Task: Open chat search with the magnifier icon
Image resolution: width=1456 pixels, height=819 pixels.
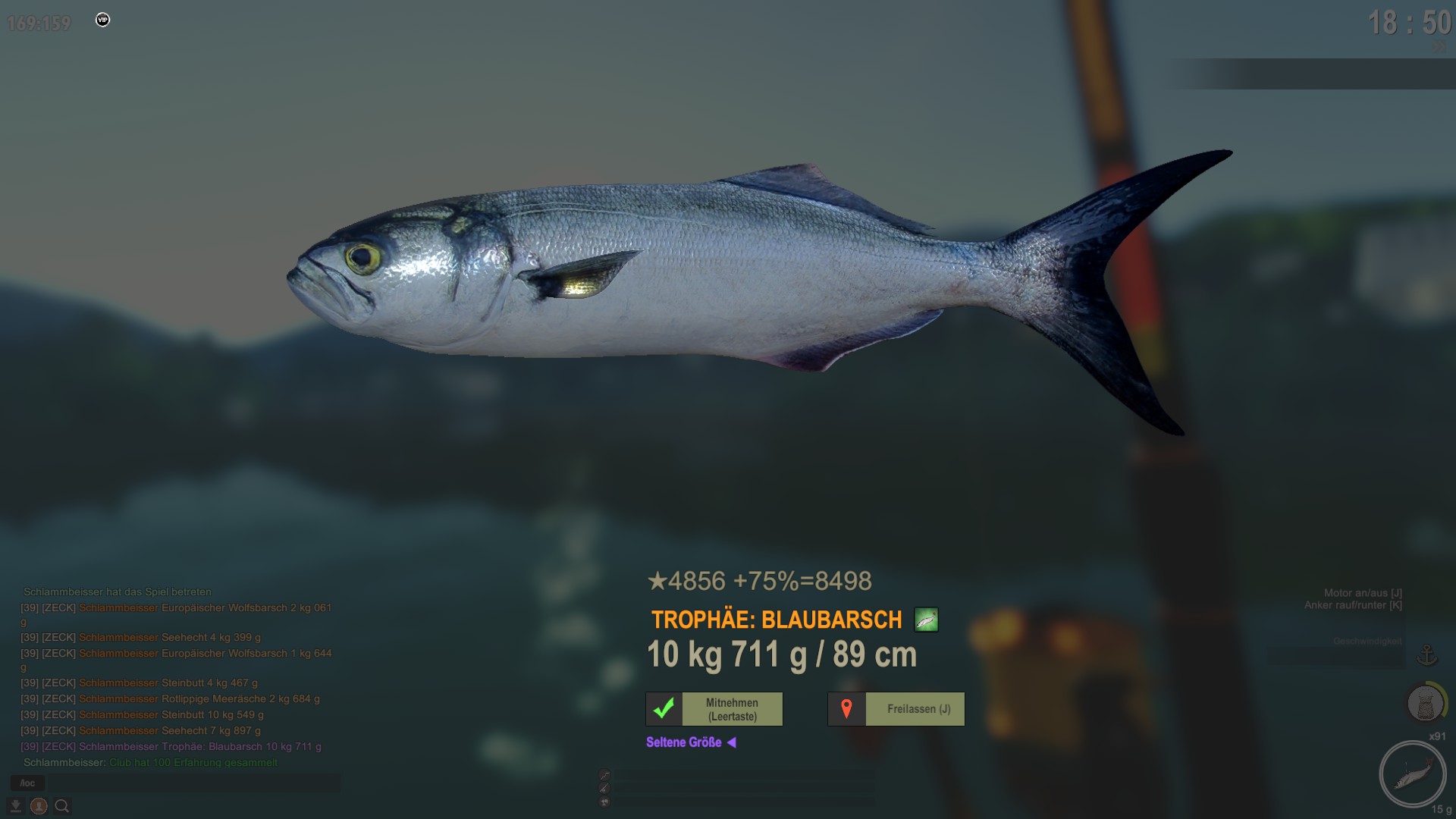Action: [62, 806]
